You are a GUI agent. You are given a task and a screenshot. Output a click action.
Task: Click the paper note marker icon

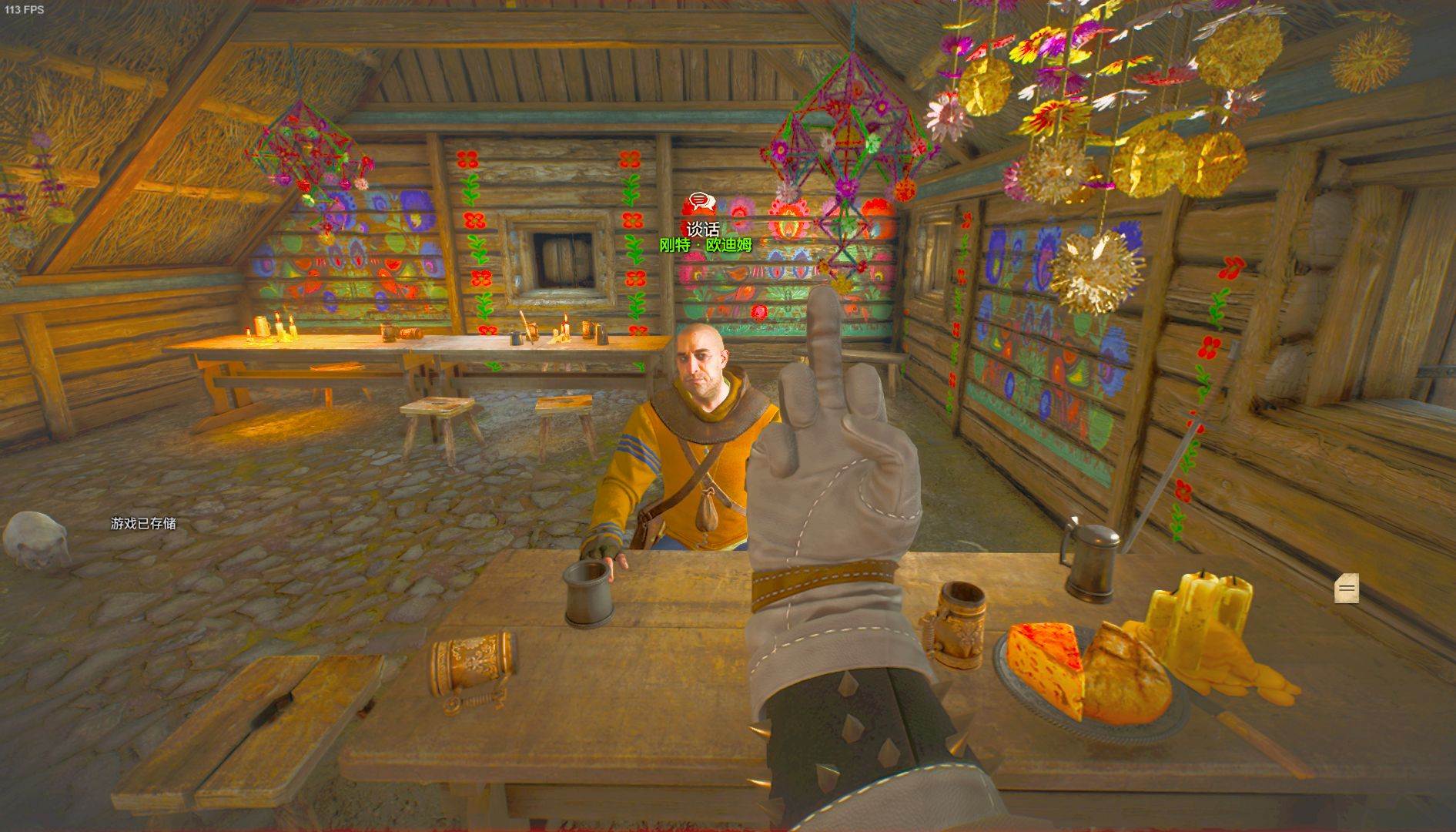(x=1347, y=589)
